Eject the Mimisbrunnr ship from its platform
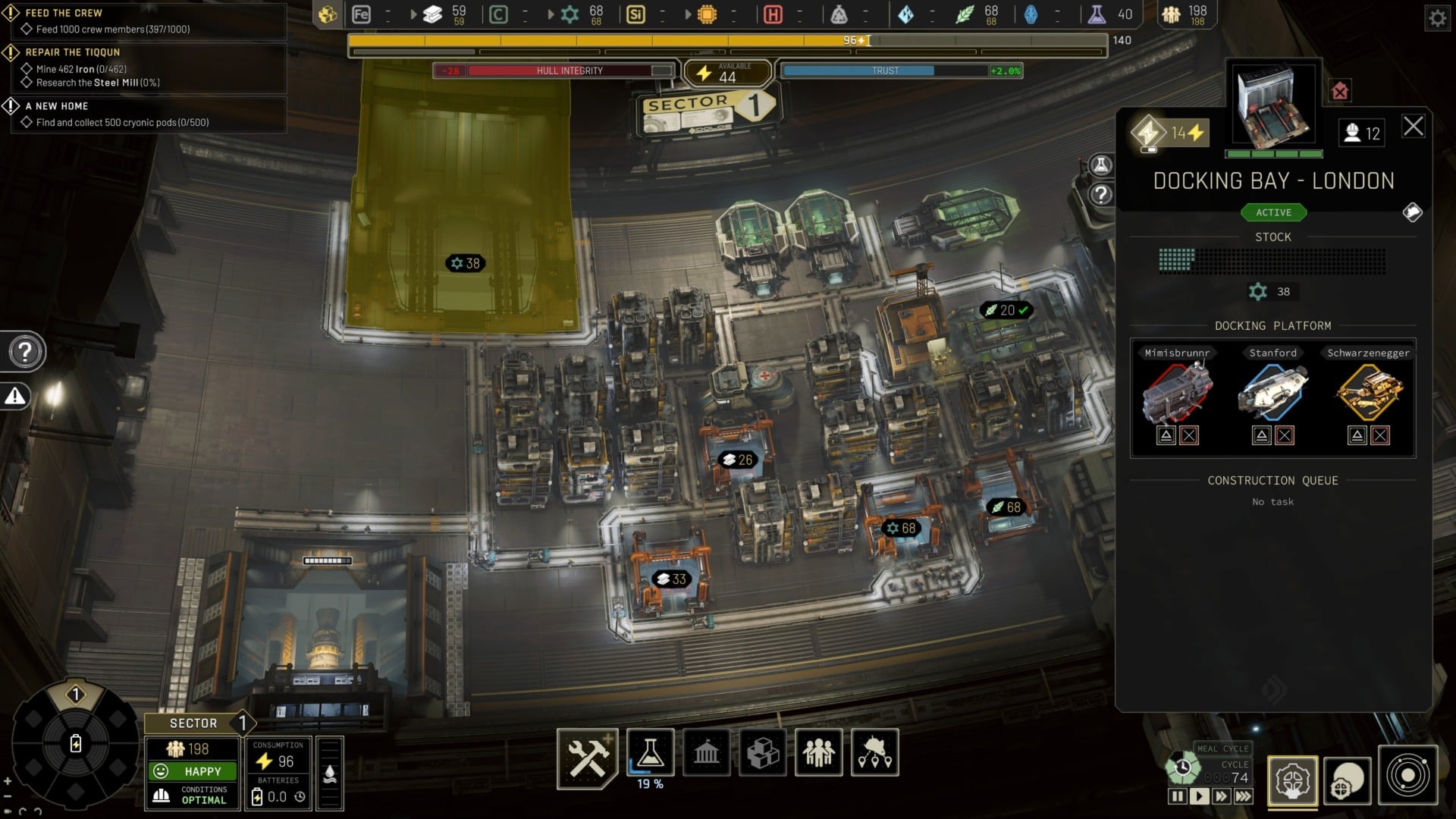The height and width of the screenshot is (819, 1456). 1166,435
